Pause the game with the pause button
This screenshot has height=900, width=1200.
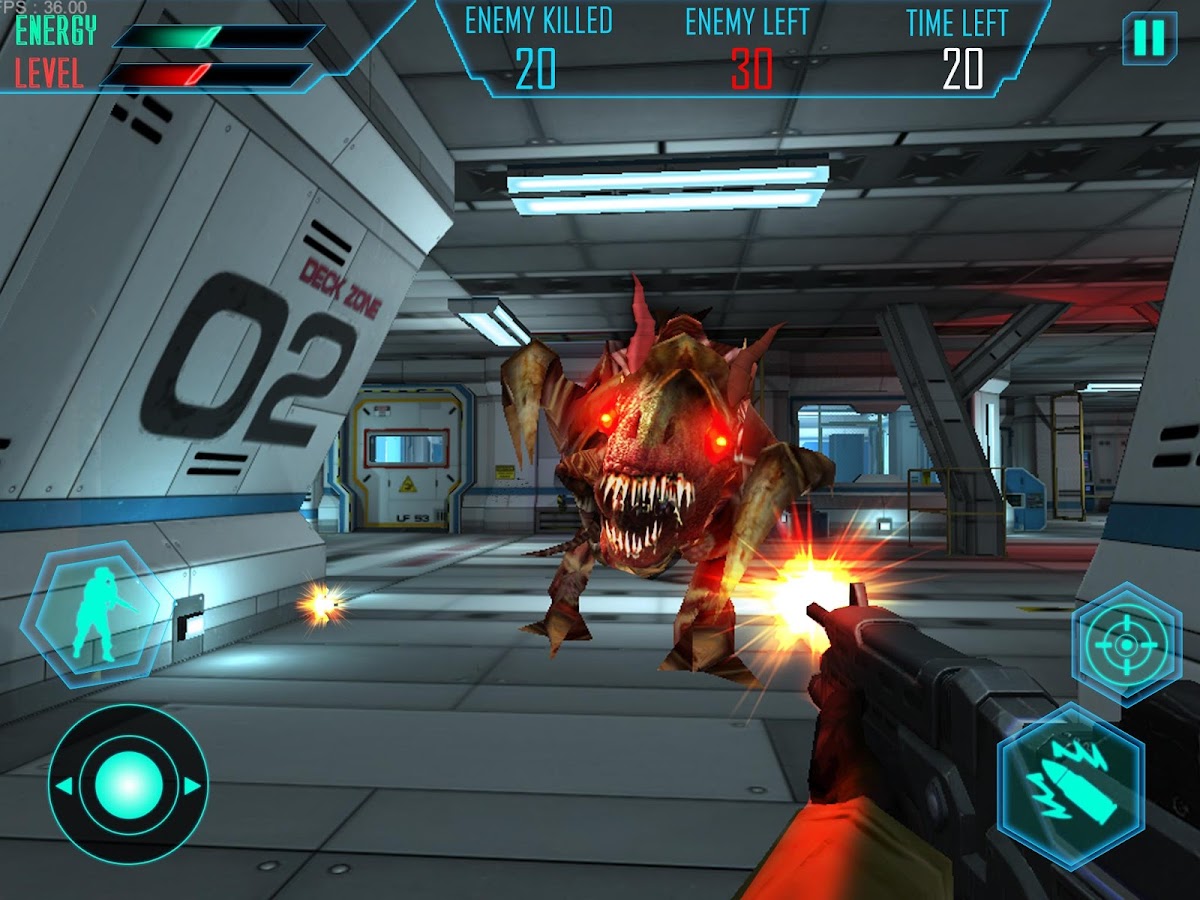tap(1149, 38)
